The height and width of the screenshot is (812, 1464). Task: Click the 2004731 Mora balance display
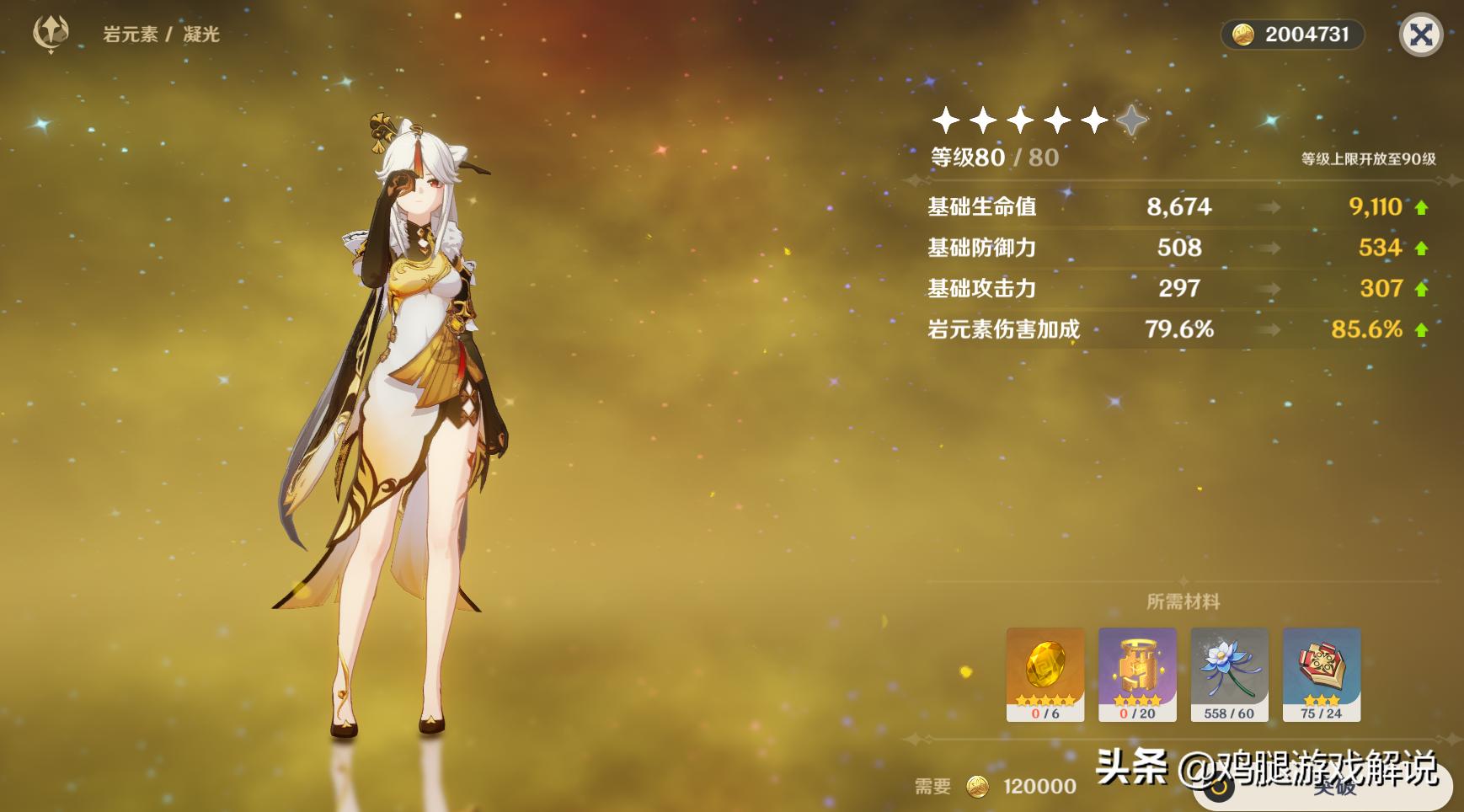[1293, 35]
